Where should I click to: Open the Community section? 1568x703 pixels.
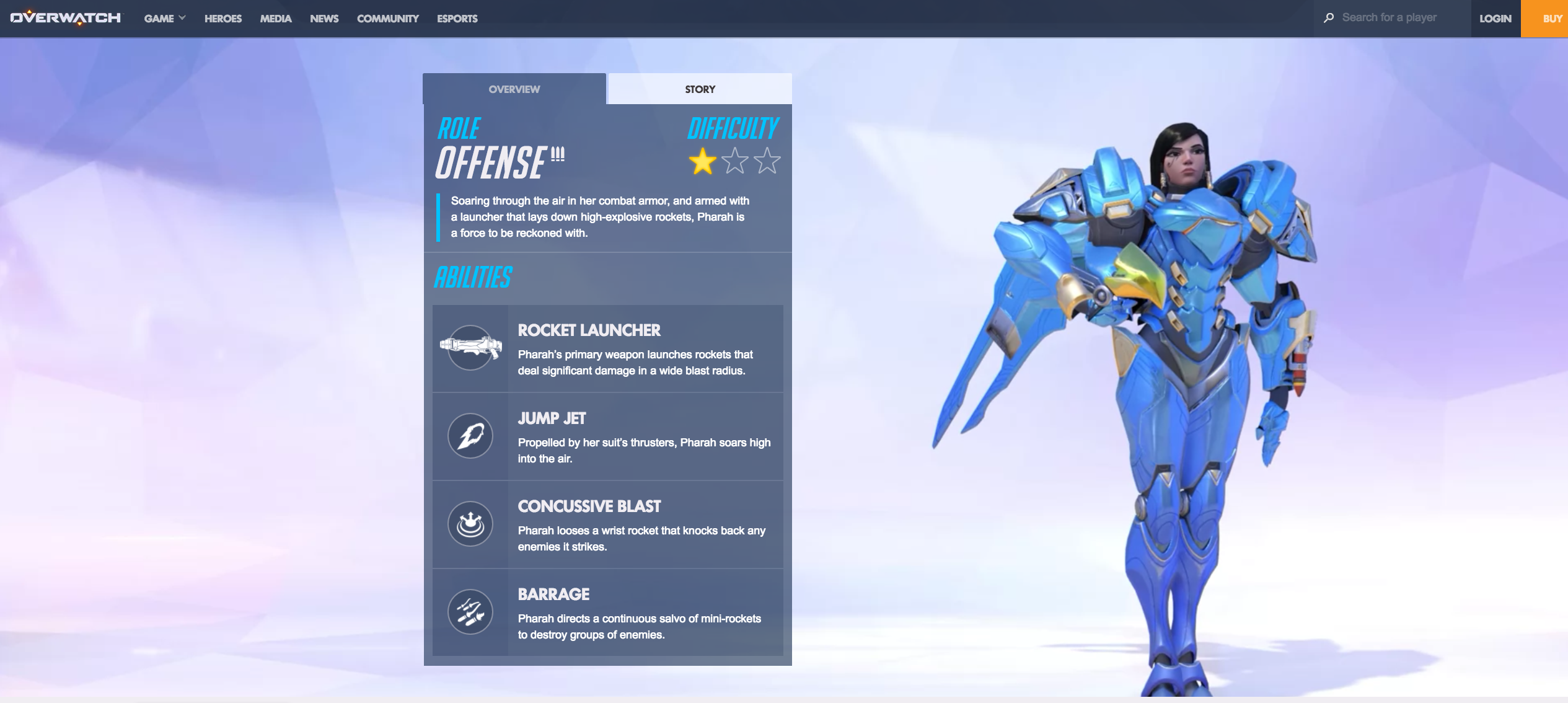tap(388, 19)
